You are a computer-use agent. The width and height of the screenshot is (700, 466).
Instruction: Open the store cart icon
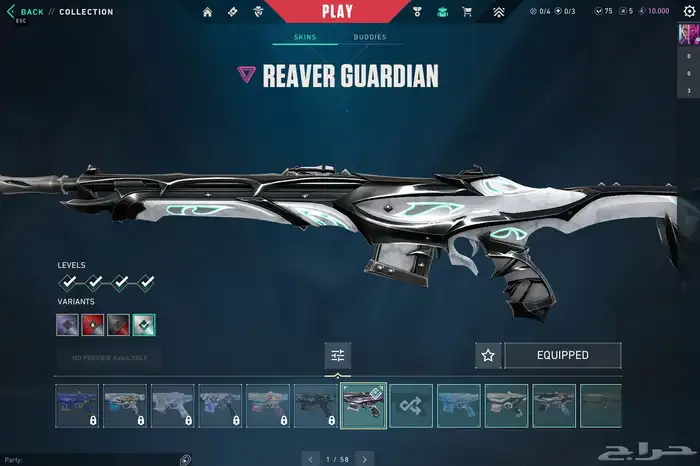click(466, 12)
